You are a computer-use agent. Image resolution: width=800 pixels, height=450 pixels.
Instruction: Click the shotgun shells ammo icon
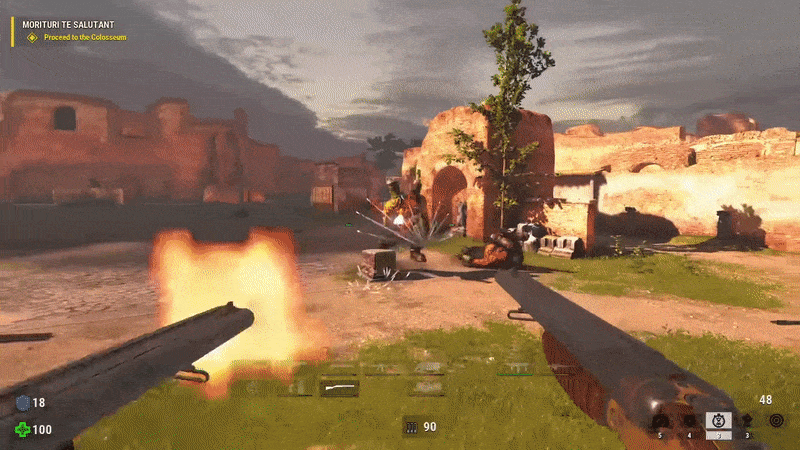[410, 427]
